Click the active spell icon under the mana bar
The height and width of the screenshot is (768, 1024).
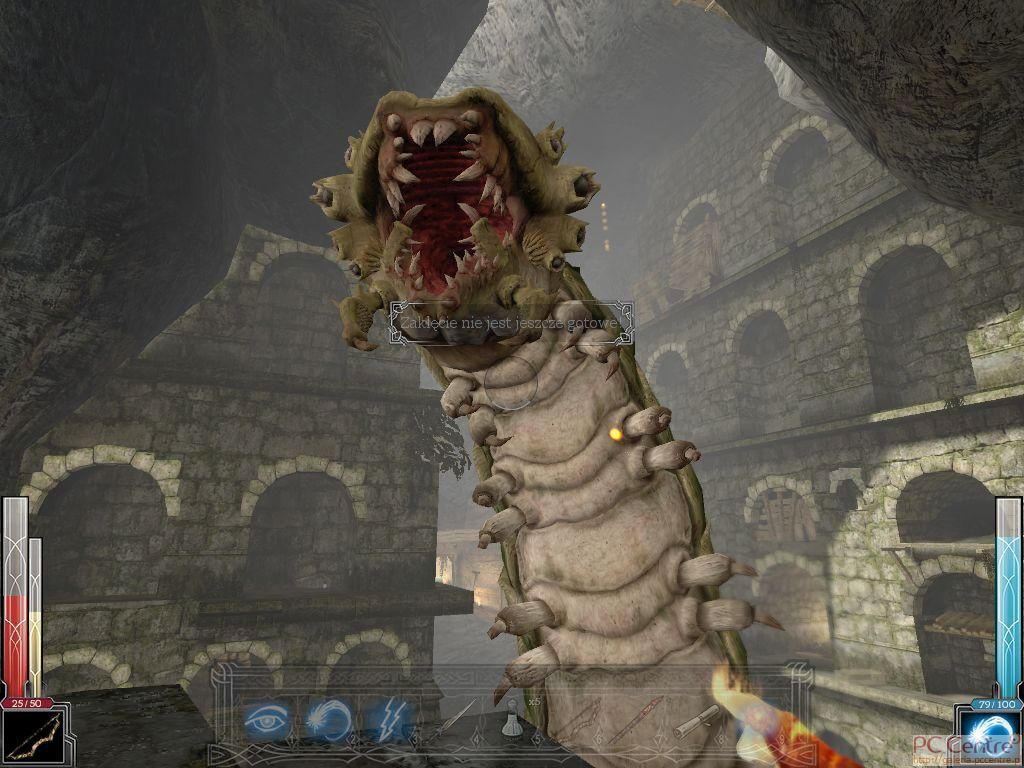point(987,737)
